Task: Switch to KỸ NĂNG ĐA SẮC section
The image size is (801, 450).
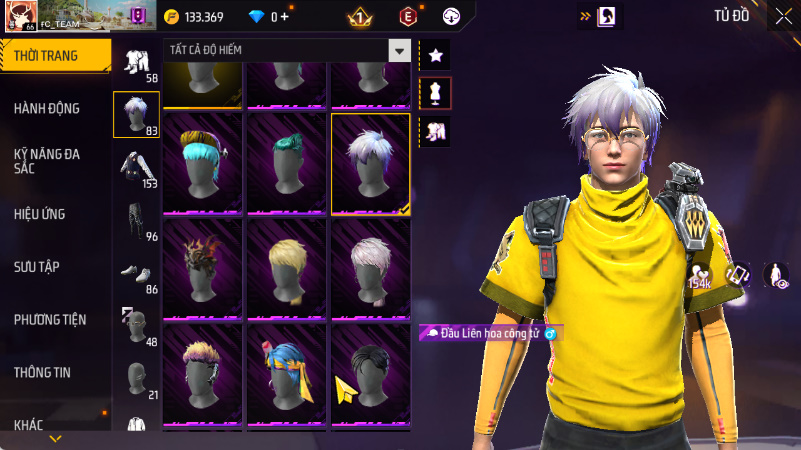Action: tap(47, 161)
